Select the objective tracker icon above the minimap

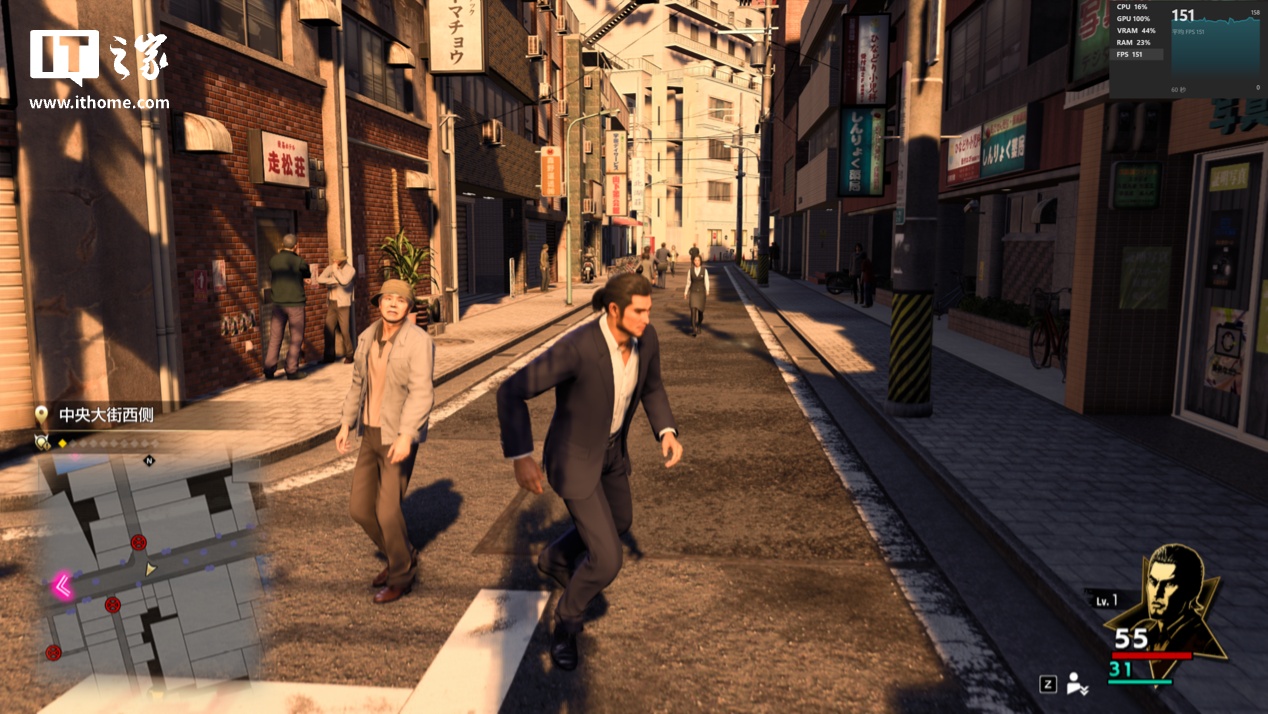tap(42, 441)
